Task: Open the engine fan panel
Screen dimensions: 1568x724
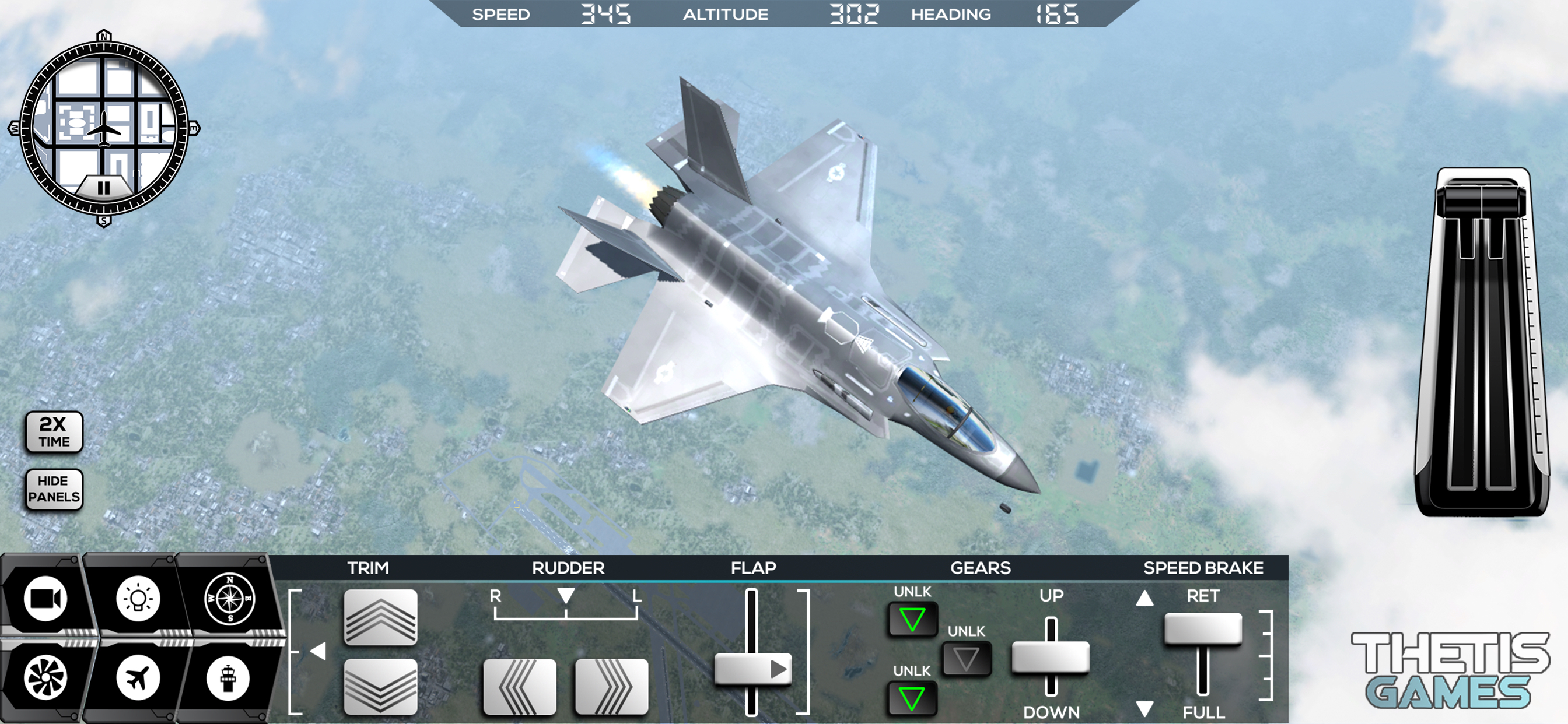Action: pos(45,678)
